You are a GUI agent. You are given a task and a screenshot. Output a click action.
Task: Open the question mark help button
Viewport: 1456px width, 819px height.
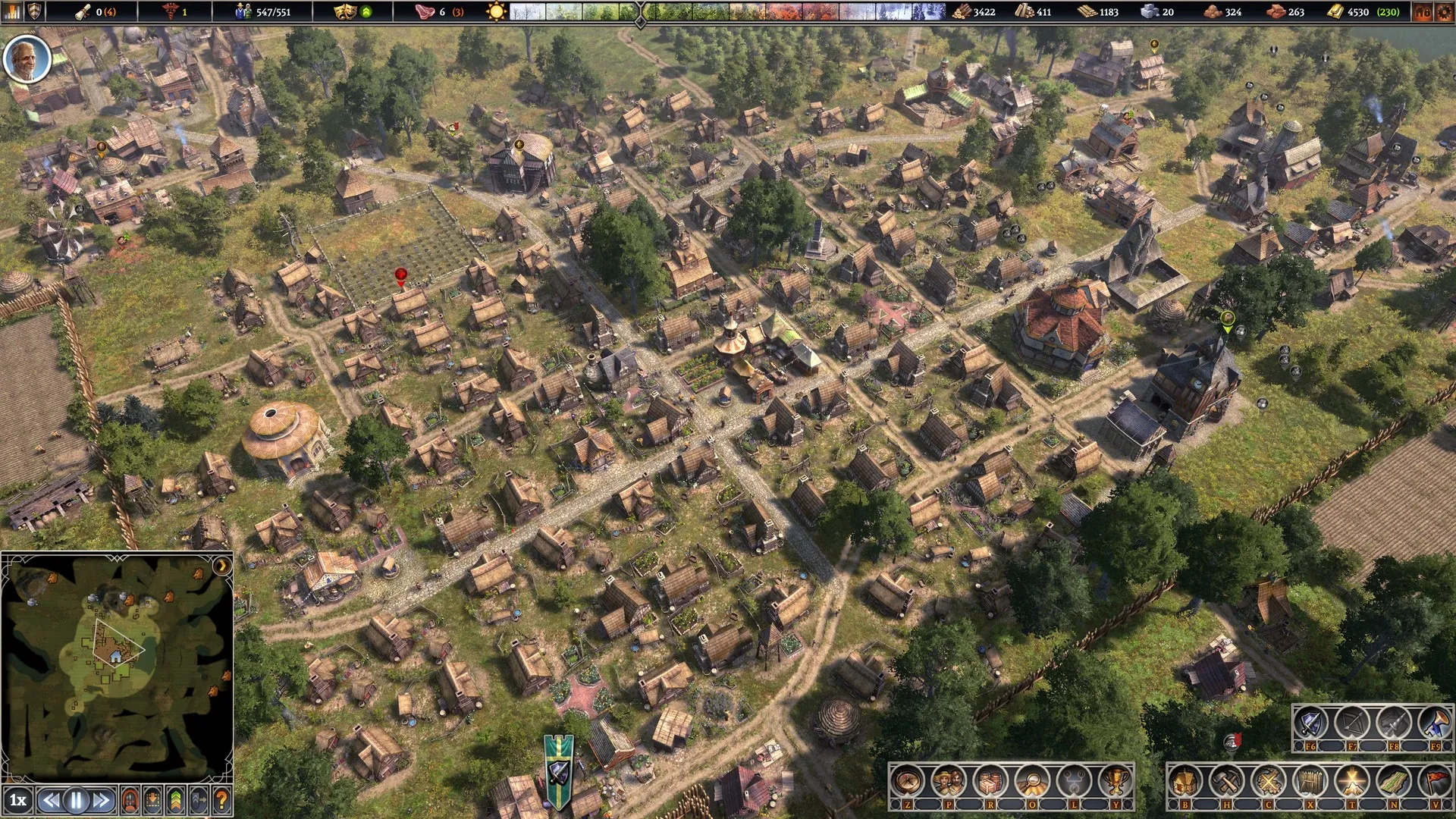[221, 800]
